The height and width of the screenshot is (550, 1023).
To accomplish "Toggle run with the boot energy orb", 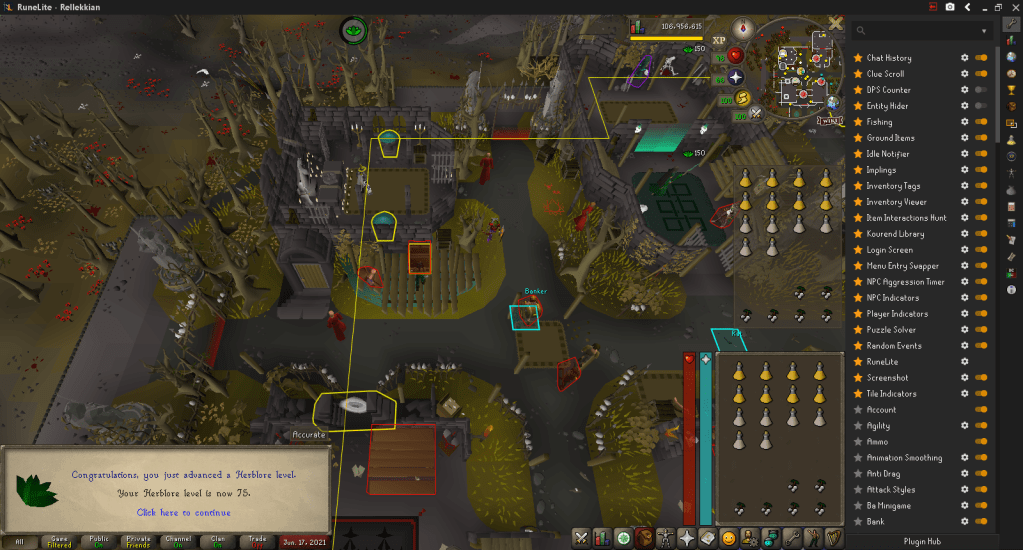I will point(743,98).
